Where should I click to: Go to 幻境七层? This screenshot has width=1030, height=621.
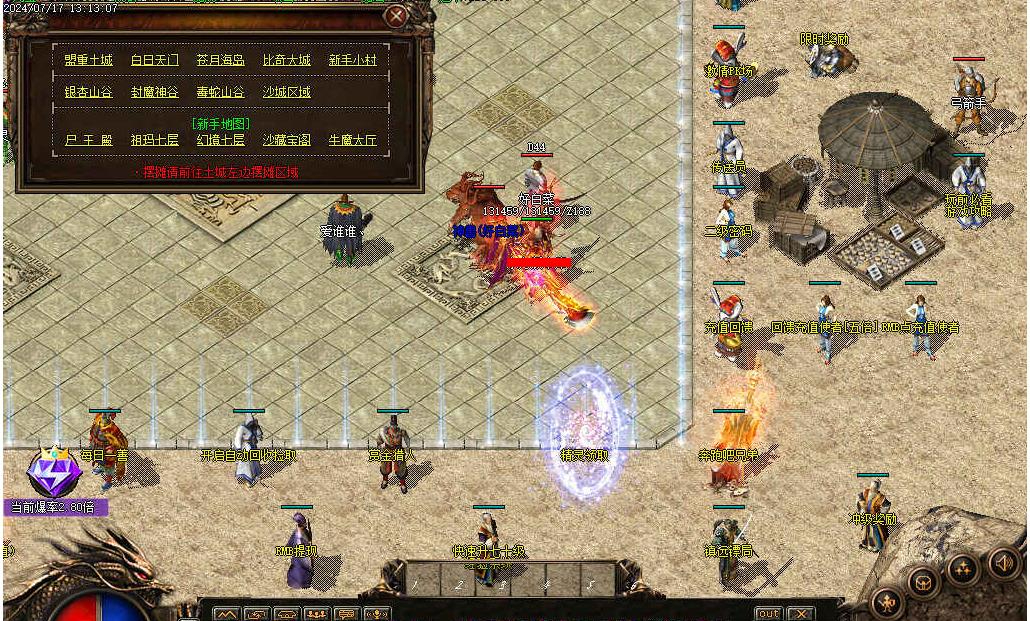221,140
